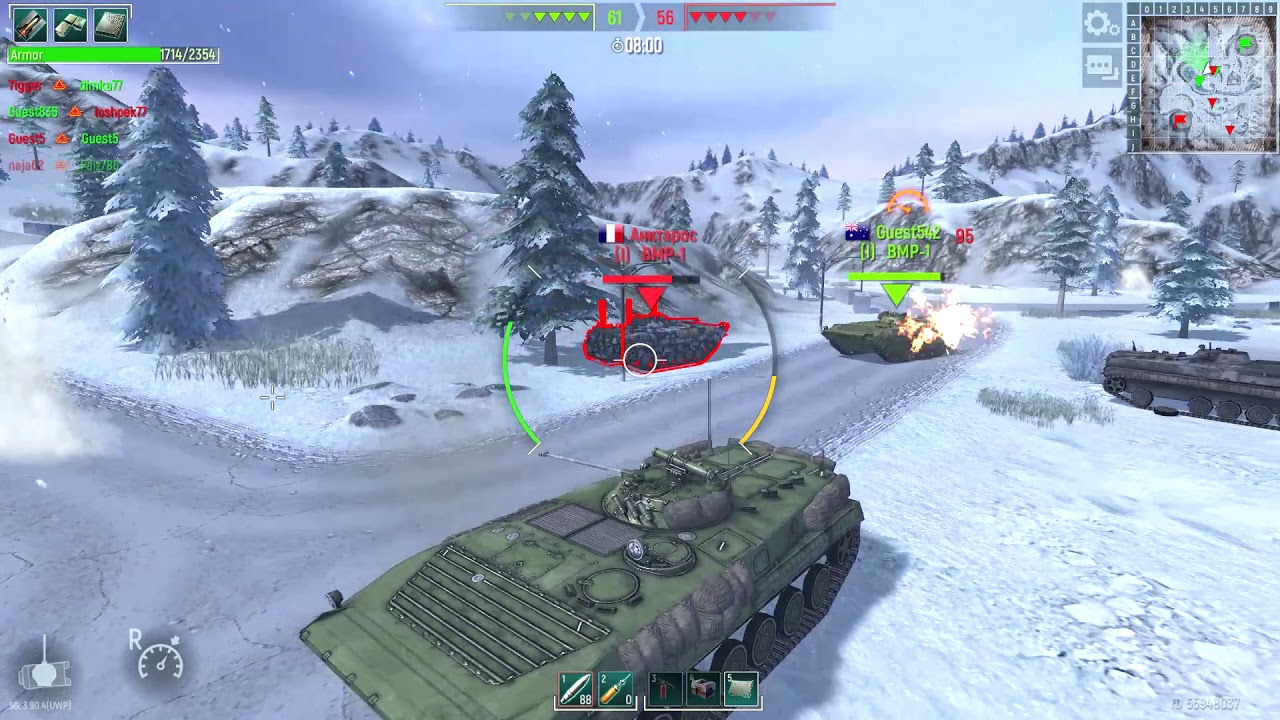Click the armor sheet equipment icon
This screenshot has width=1280, height=720.
(x=110, y=24)
